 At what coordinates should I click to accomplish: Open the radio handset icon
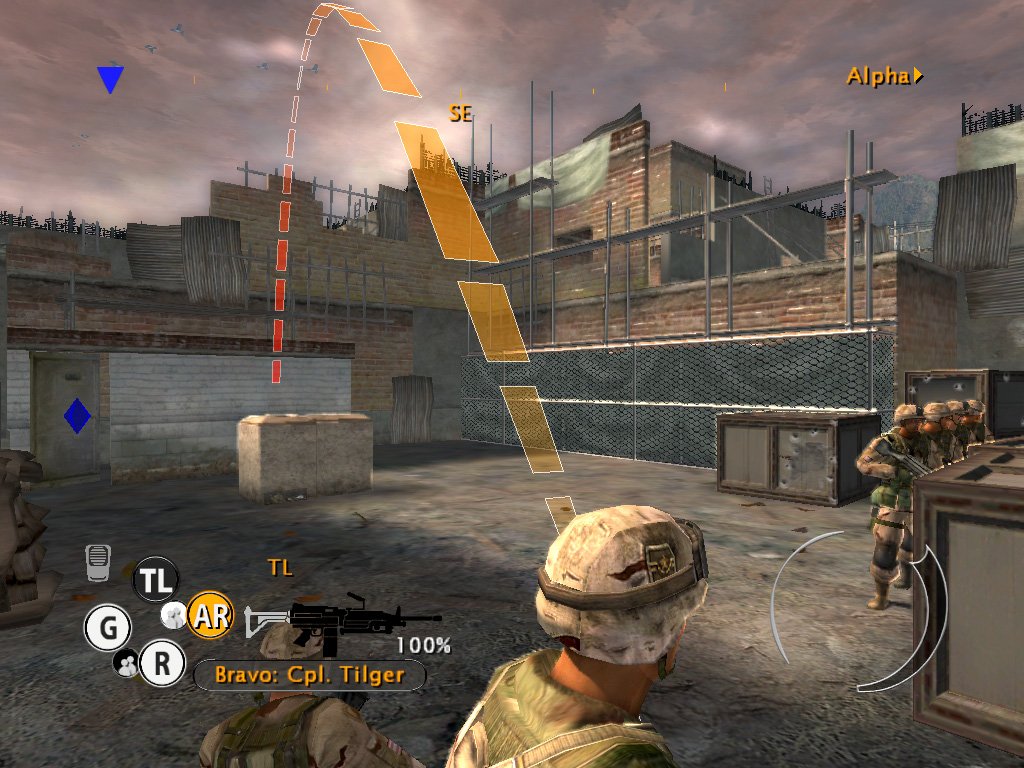tap(97, 563)
